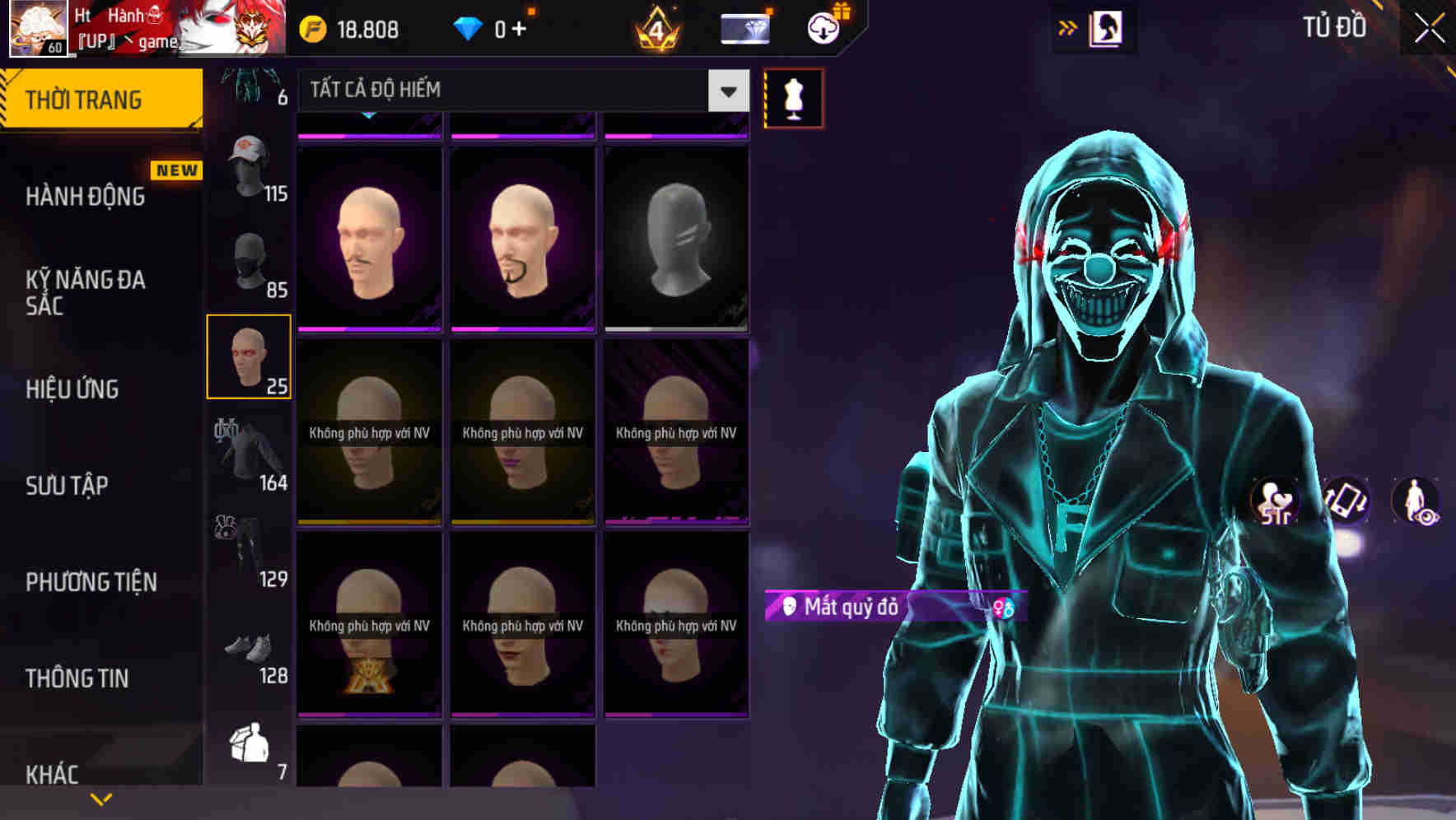
Task: Open the diamond membership card icon
Action: (744, 27)
